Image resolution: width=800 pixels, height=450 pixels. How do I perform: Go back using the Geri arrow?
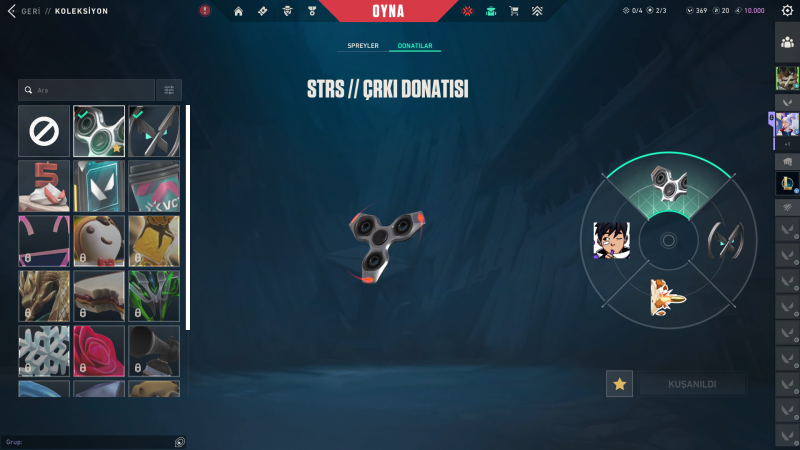point(11,11)
